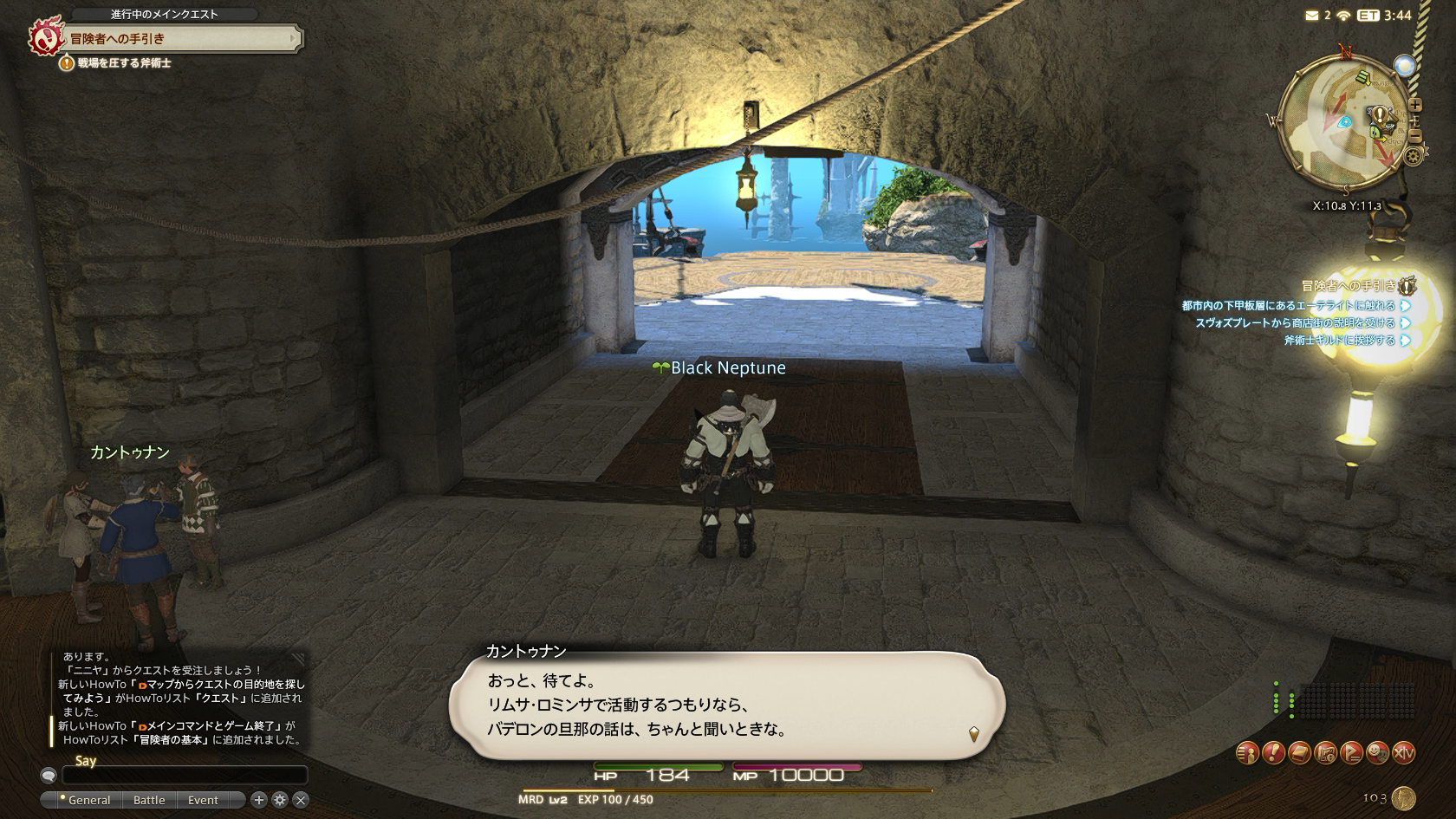Close the chat log window
1456x819 pixels.
tap(301, 800)
